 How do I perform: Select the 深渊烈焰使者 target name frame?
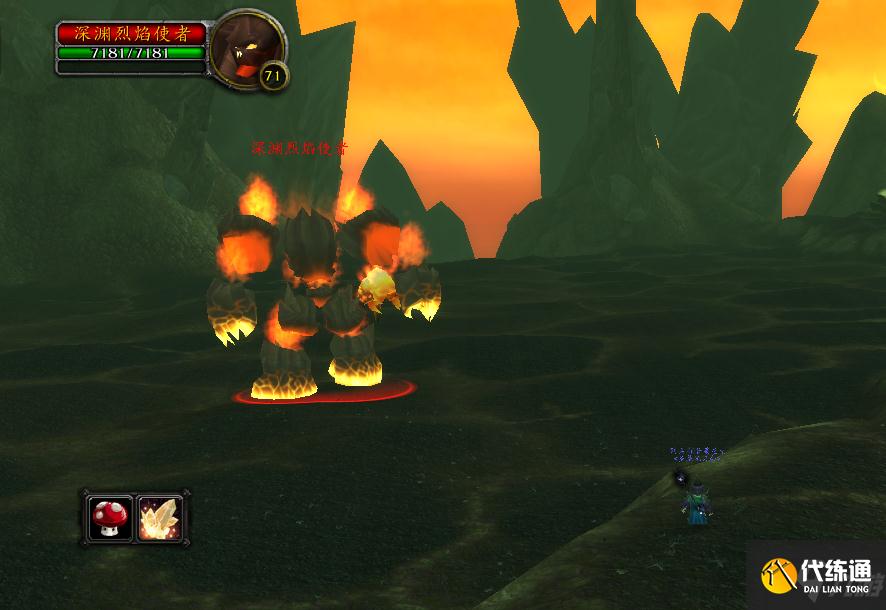coord(131,34)
